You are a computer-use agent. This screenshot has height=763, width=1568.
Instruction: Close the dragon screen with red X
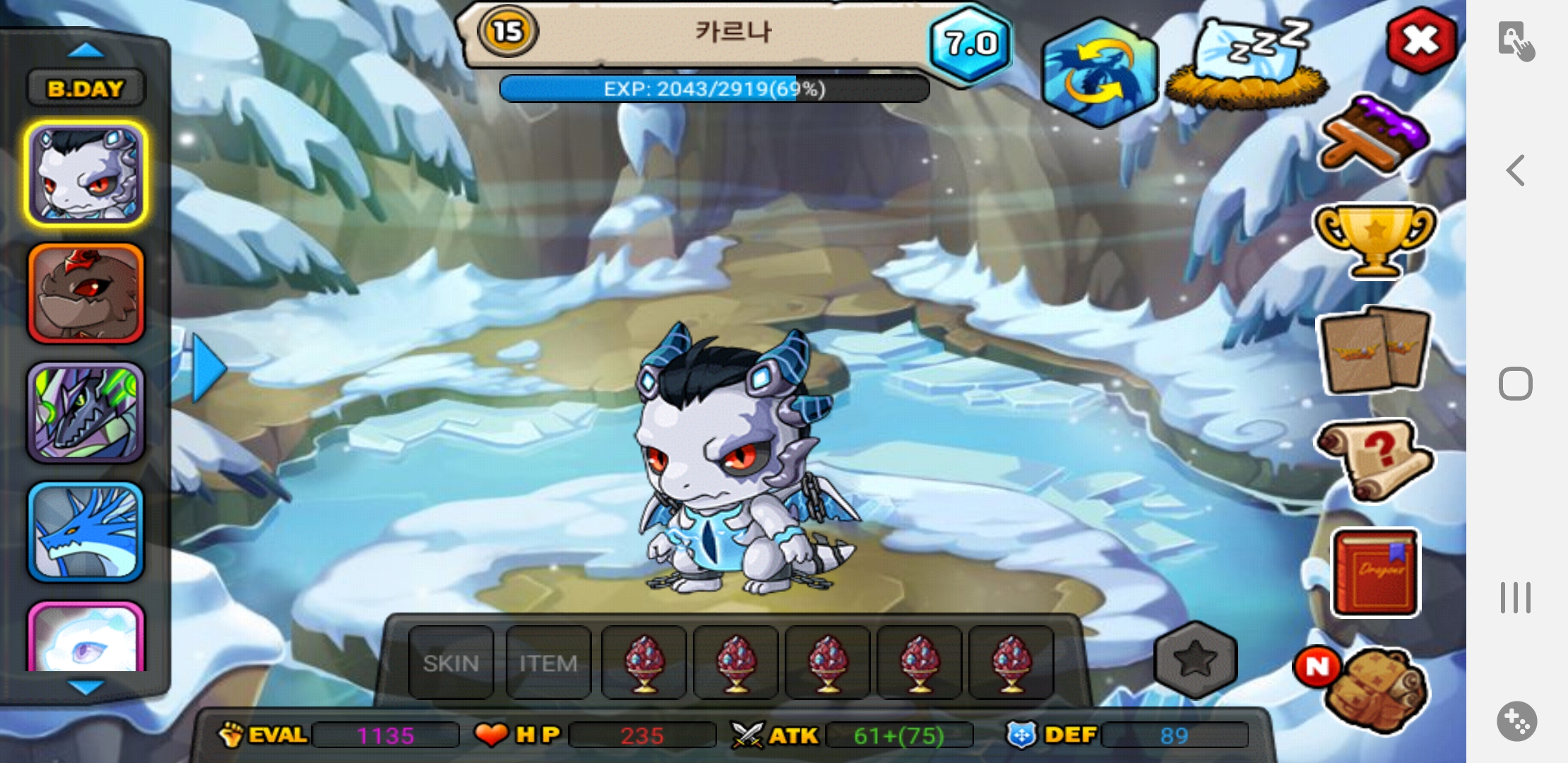tap(1420, 41)
